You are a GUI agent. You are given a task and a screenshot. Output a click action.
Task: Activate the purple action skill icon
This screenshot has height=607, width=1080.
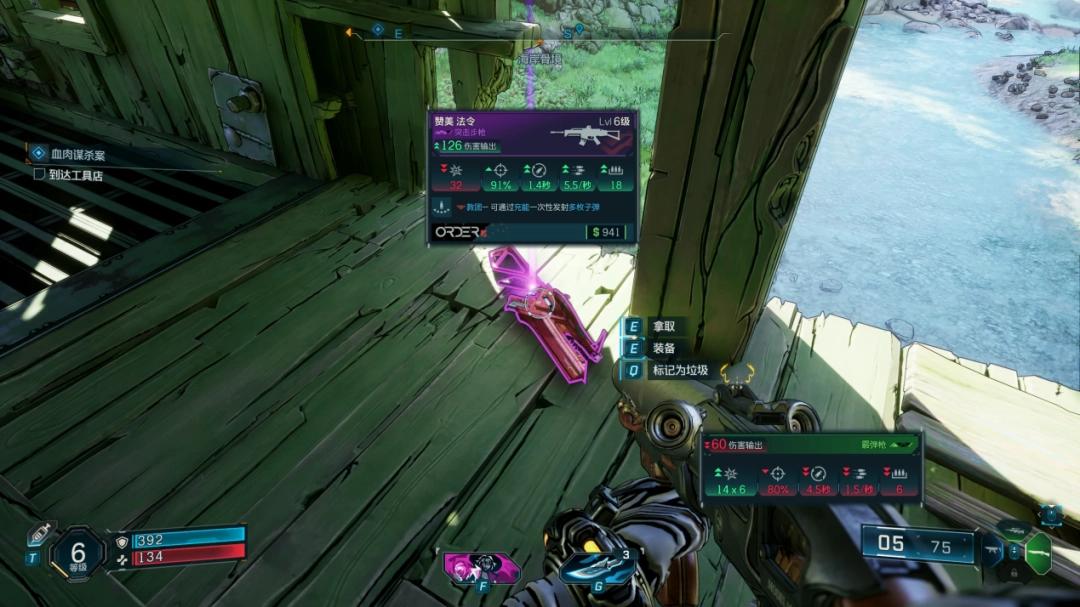click(x=481, y=567)
